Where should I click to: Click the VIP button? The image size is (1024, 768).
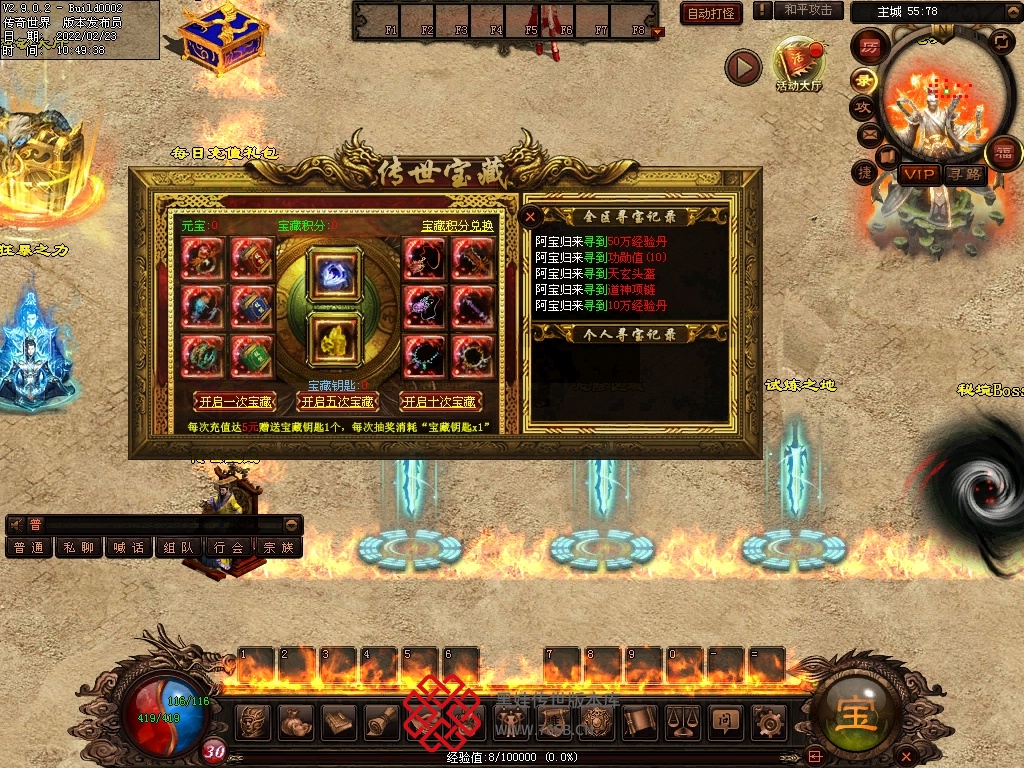pos(919,174)
